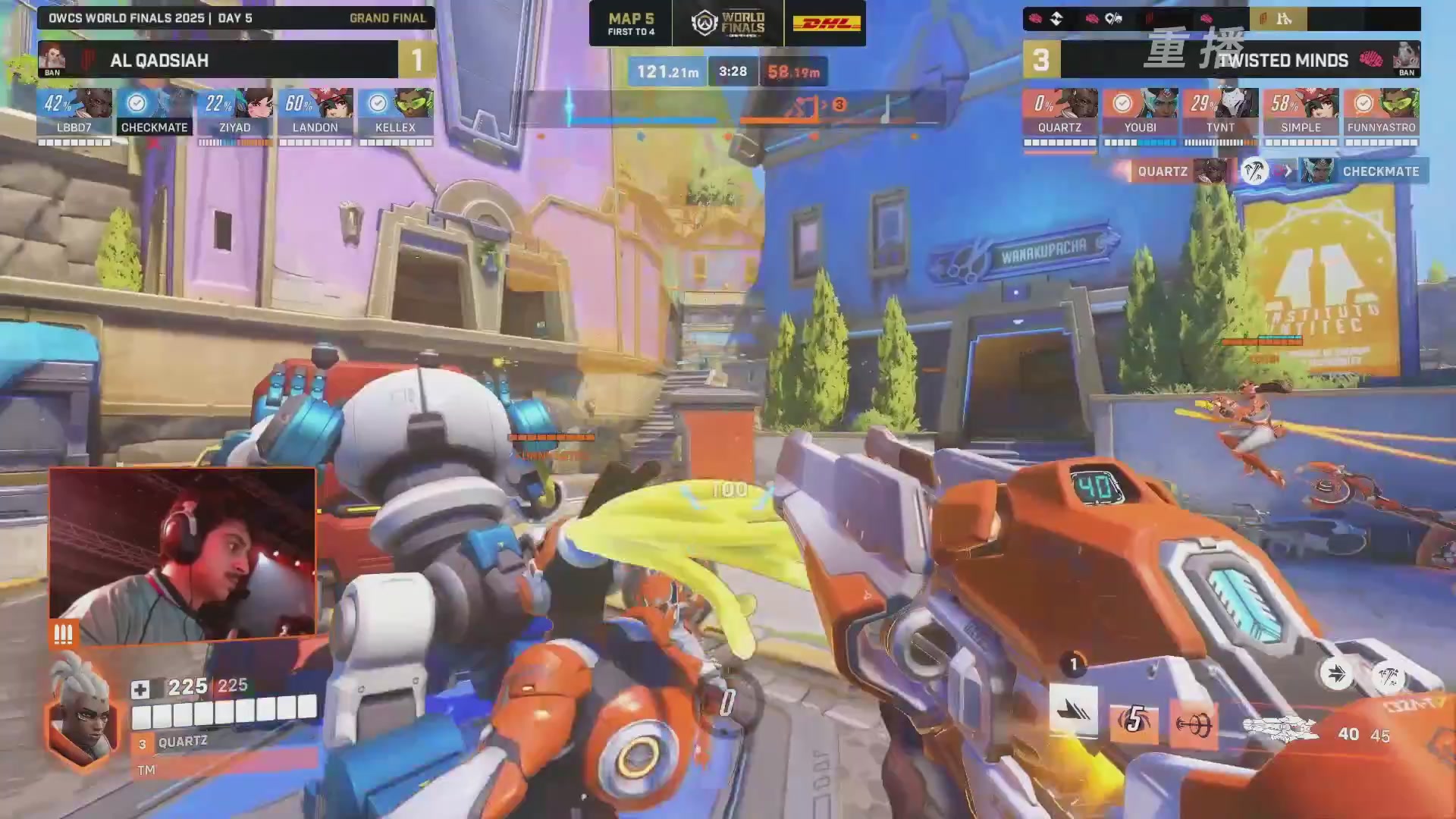Select SIMPLE's player card

(1301, 112)
